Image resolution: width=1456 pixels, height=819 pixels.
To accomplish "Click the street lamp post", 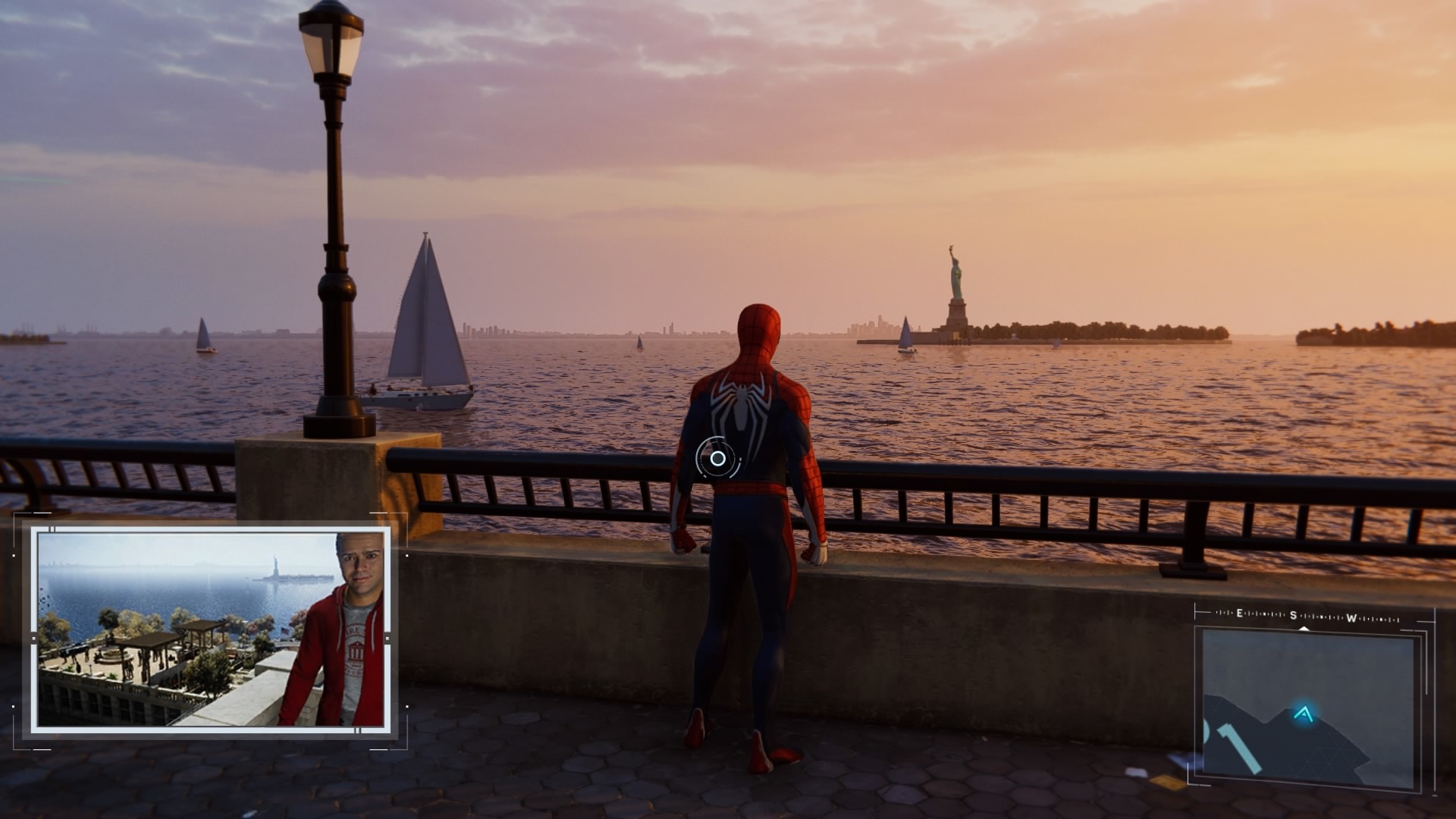I will pyautogui.click(x=332, y=227).
